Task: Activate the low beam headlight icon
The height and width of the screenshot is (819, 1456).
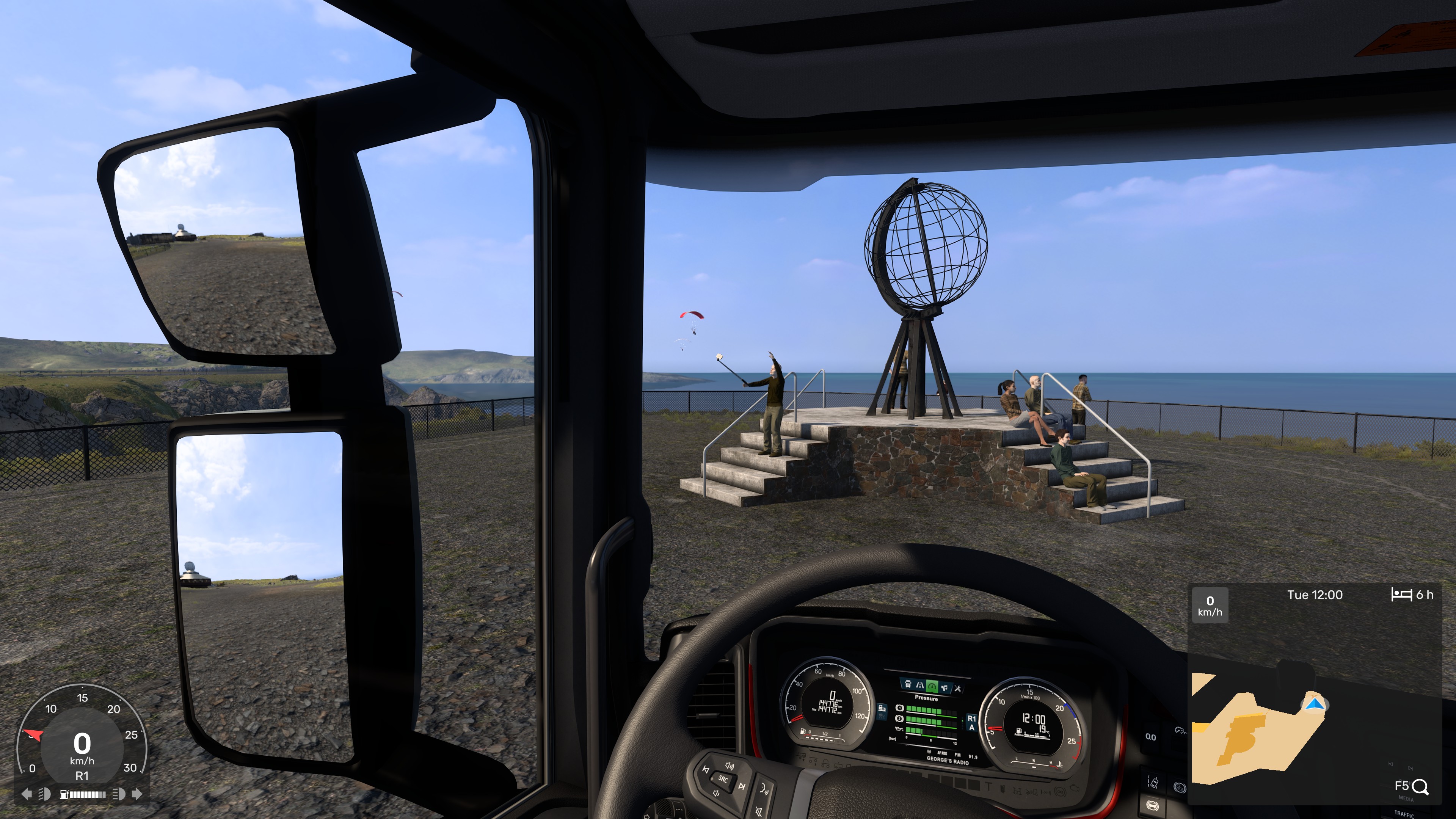Action: pyautogui.click(x=44, y=794)
